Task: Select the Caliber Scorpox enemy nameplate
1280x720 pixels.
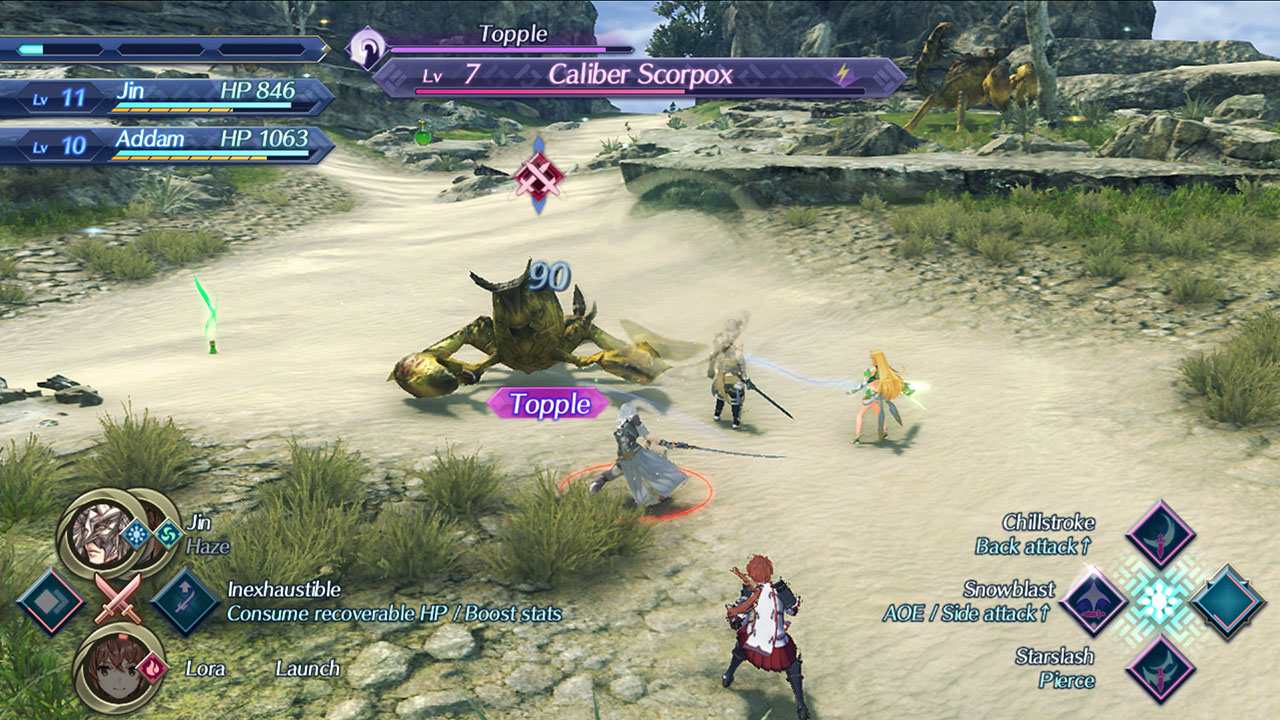Action: click(x=641, y=72)
